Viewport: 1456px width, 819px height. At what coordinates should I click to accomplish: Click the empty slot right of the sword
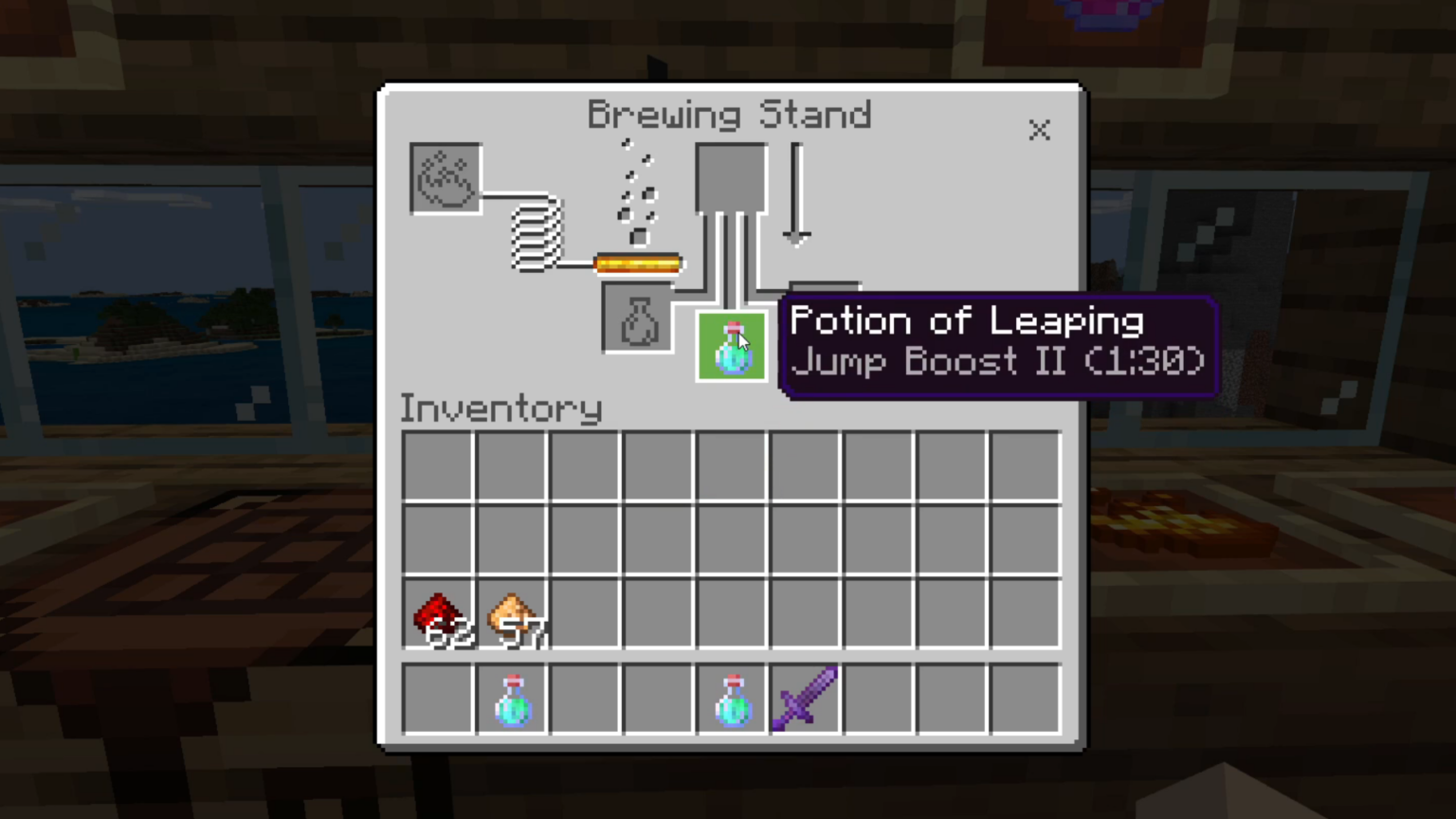coord(877,700)
